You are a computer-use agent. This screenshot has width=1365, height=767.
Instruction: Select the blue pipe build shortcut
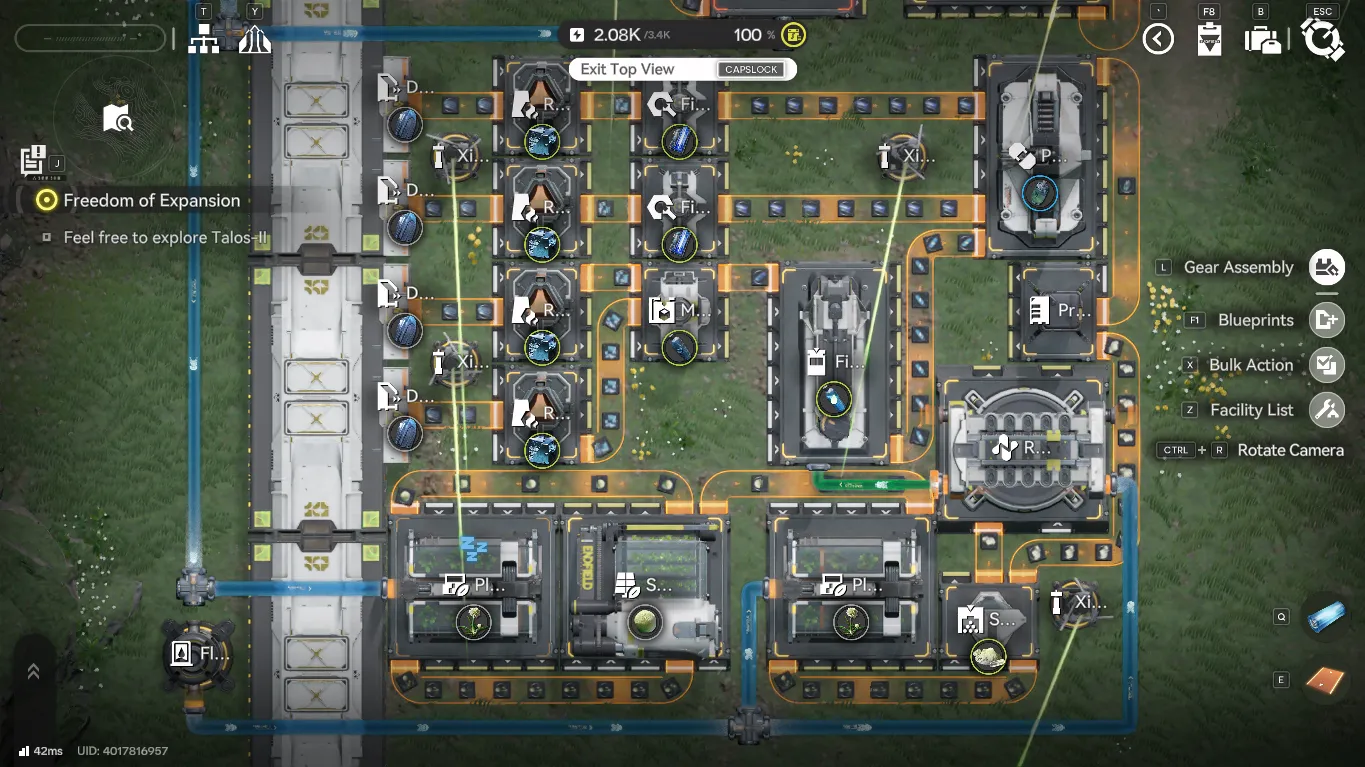[x=1325, y=618]
